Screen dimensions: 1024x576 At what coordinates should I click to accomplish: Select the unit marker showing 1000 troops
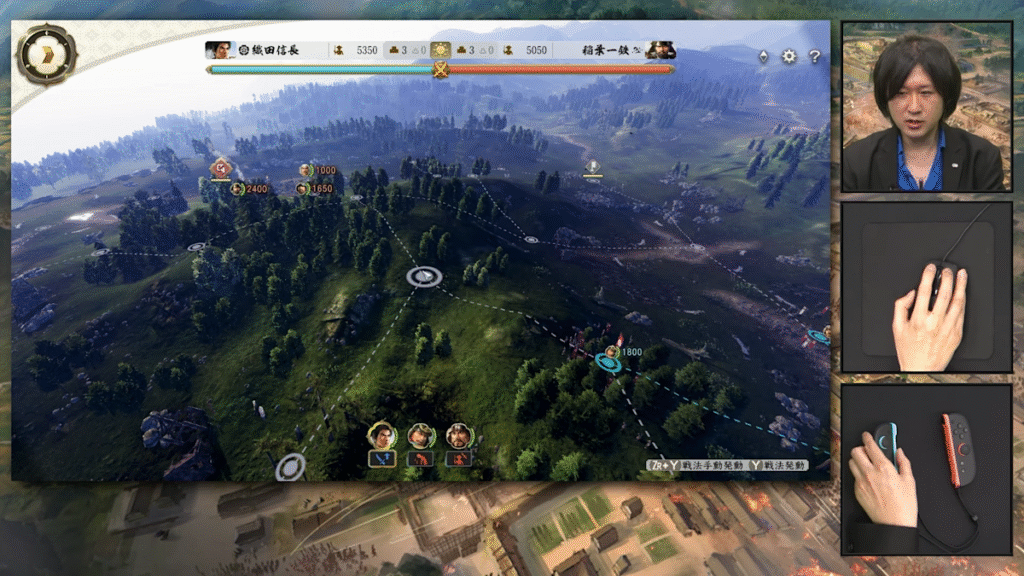(306, 170)
